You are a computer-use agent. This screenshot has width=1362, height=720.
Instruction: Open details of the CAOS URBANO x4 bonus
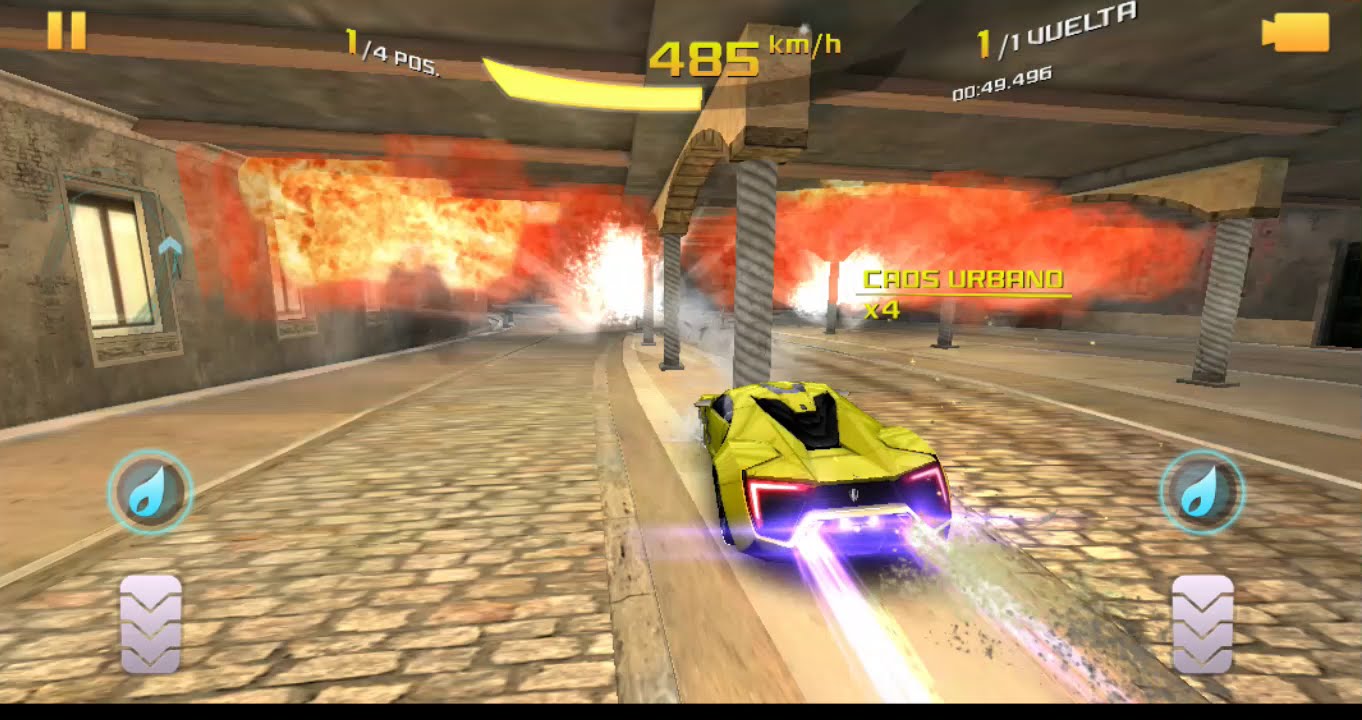(x=963, y=294)
